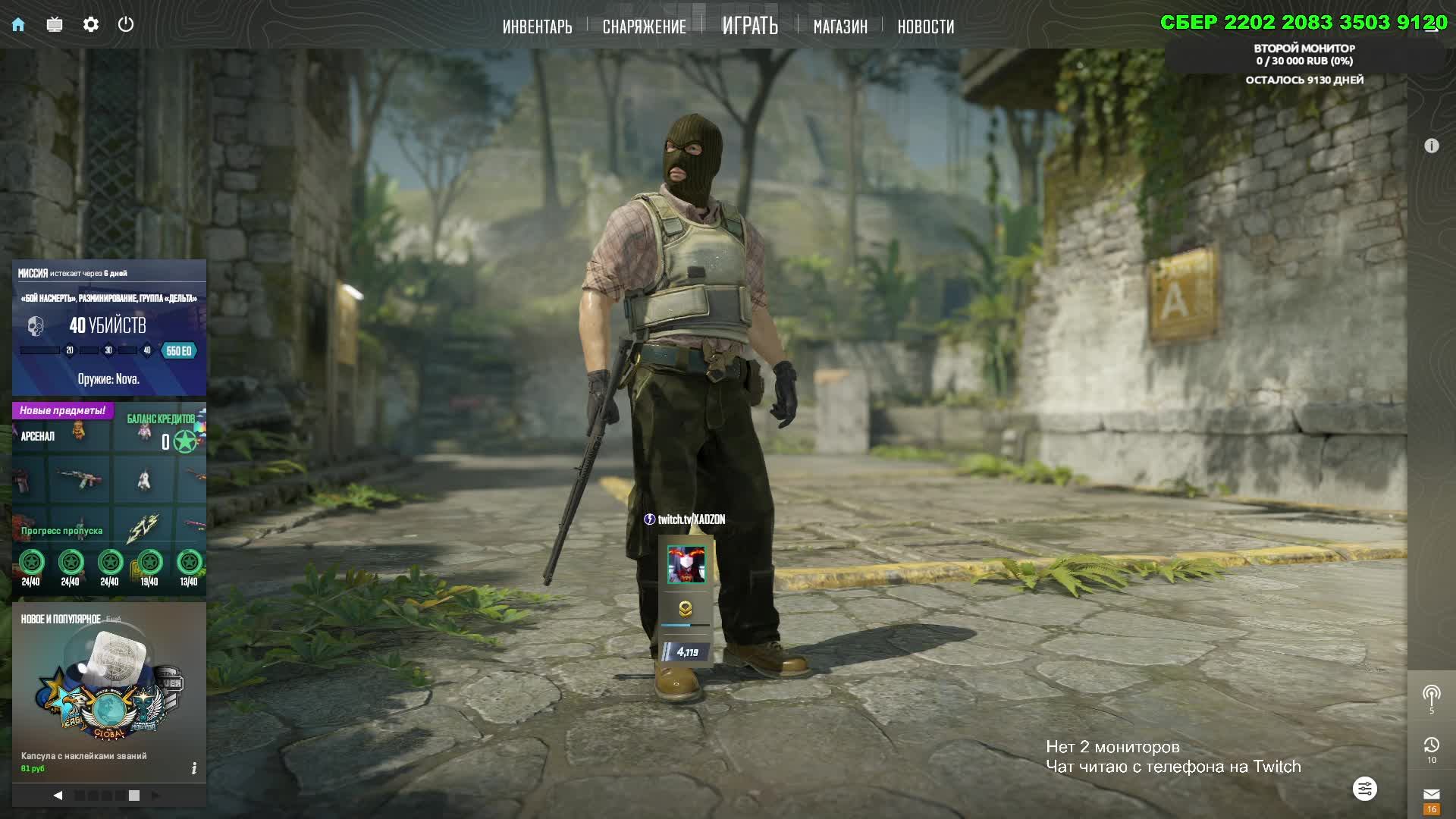Open the МАГАЗИН tab
The image size is (1456, 819).
(839, 27)
